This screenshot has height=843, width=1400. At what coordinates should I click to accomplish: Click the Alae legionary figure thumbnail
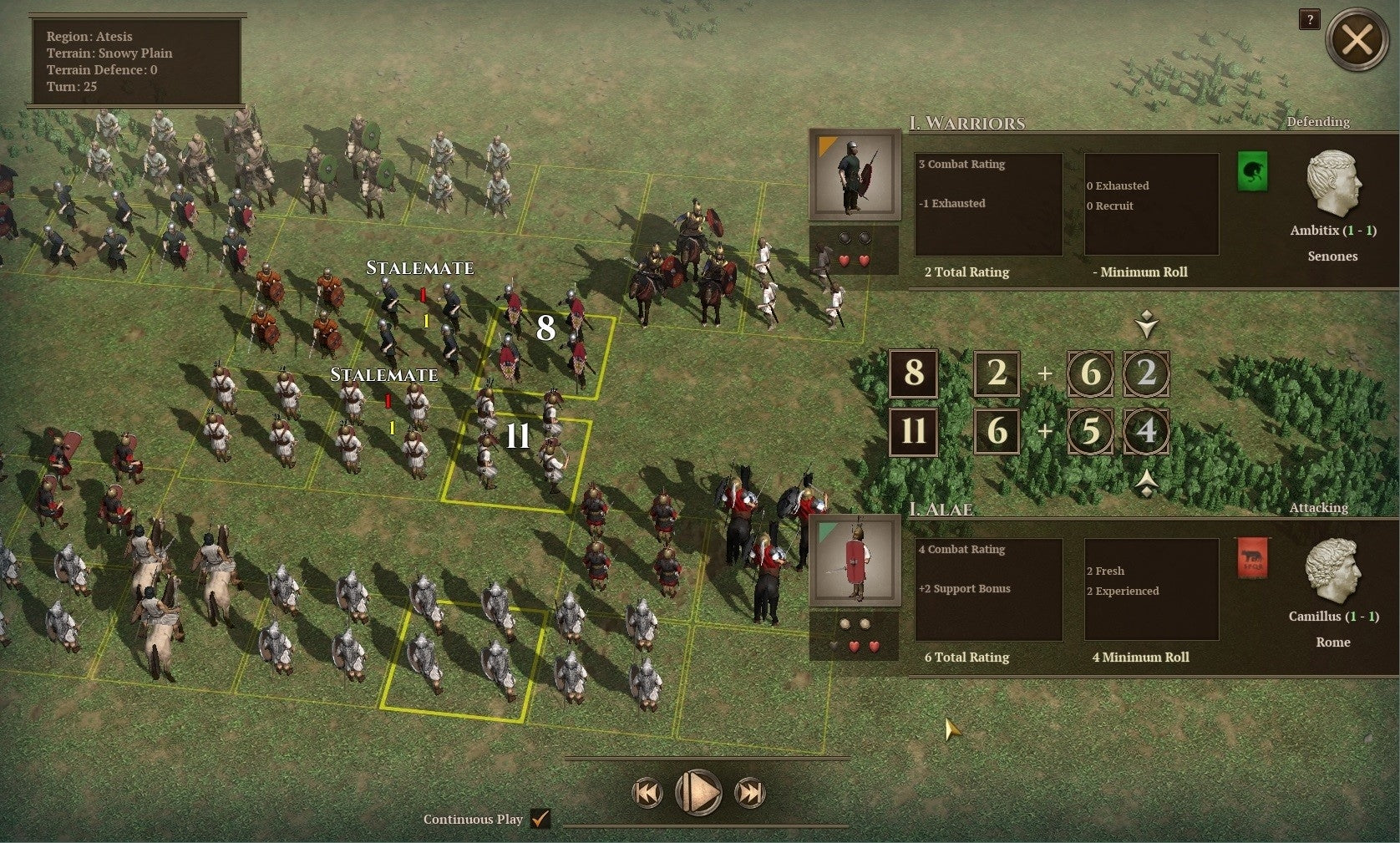click(854, 560)
